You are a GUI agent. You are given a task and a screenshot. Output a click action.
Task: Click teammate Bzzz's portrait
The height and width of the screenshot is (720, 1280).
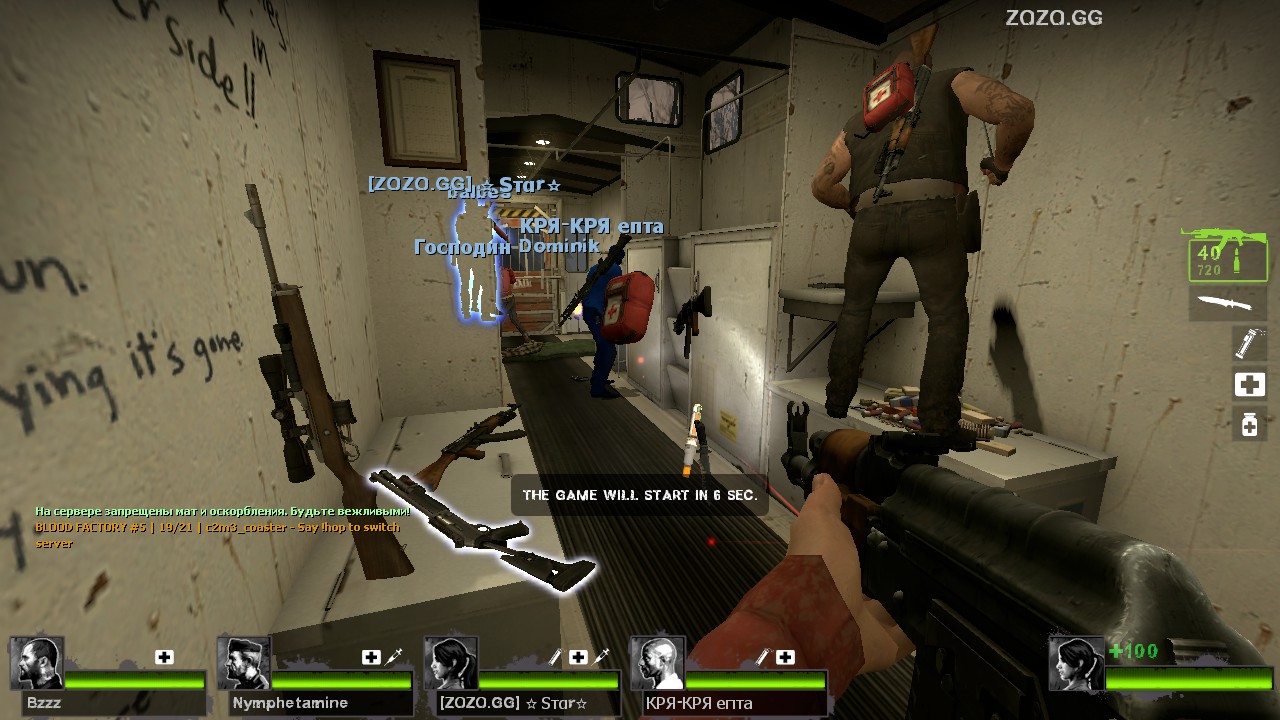coord(37,663)
